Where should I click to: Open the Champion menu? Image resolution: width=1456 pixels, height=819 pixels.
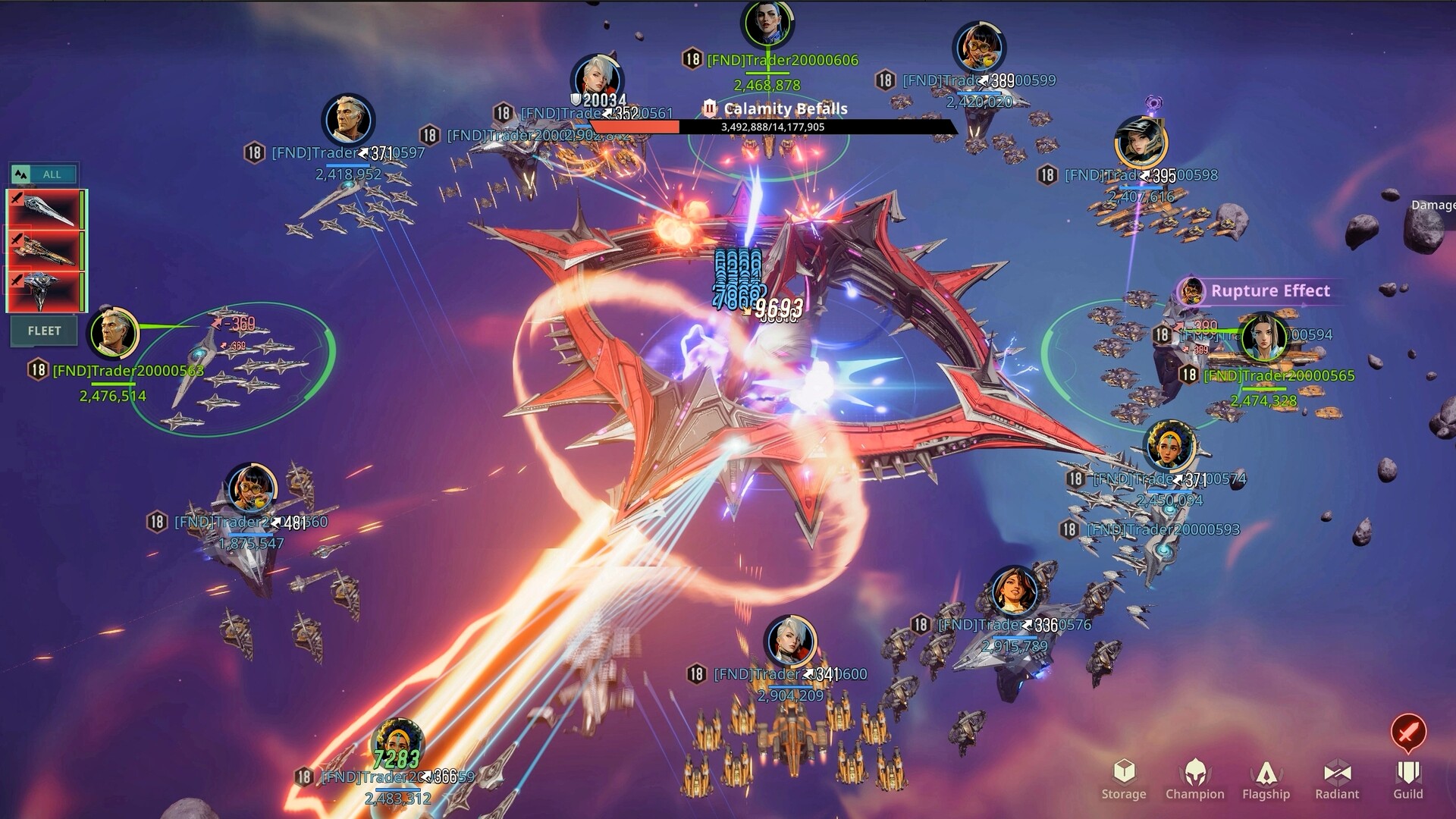pyautogui.click(x=1194, y=779)
